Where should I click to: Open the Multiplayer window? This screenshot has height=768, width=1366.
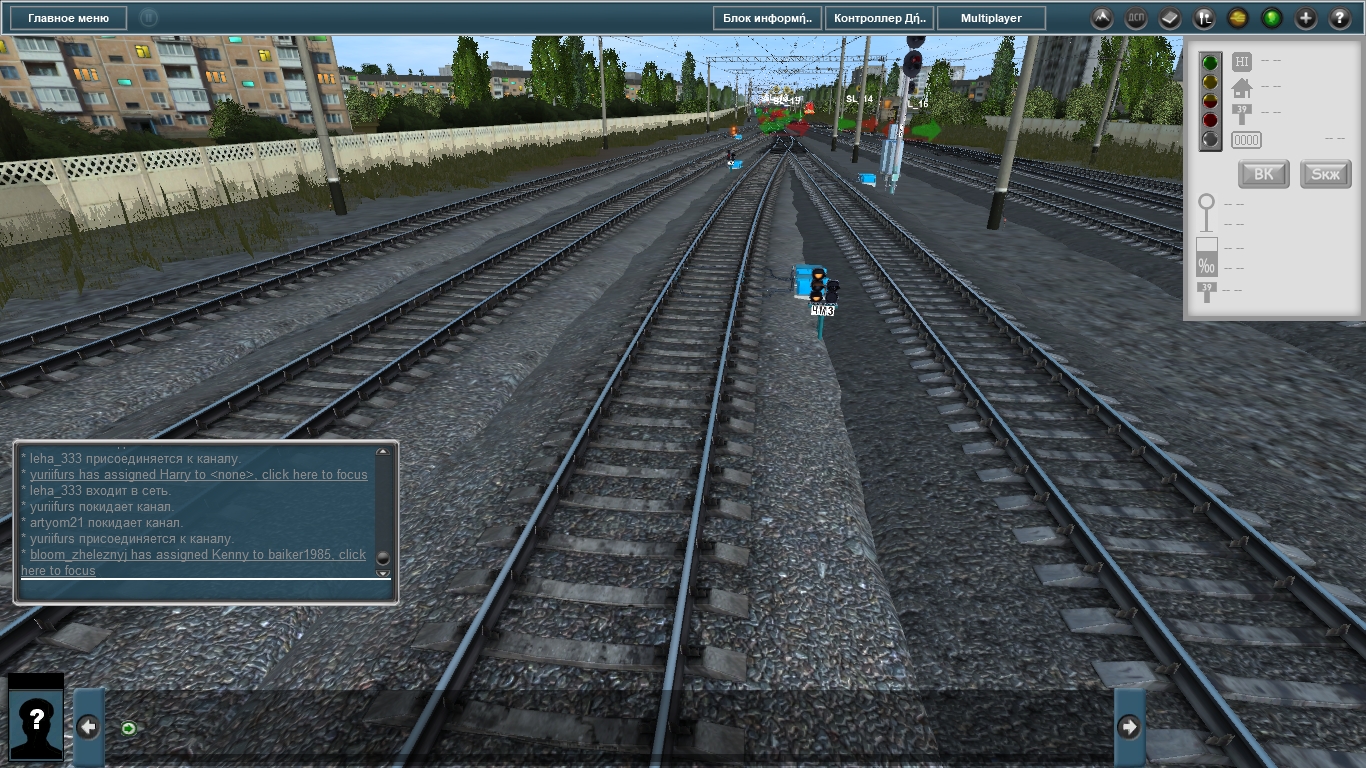(993, 18)
